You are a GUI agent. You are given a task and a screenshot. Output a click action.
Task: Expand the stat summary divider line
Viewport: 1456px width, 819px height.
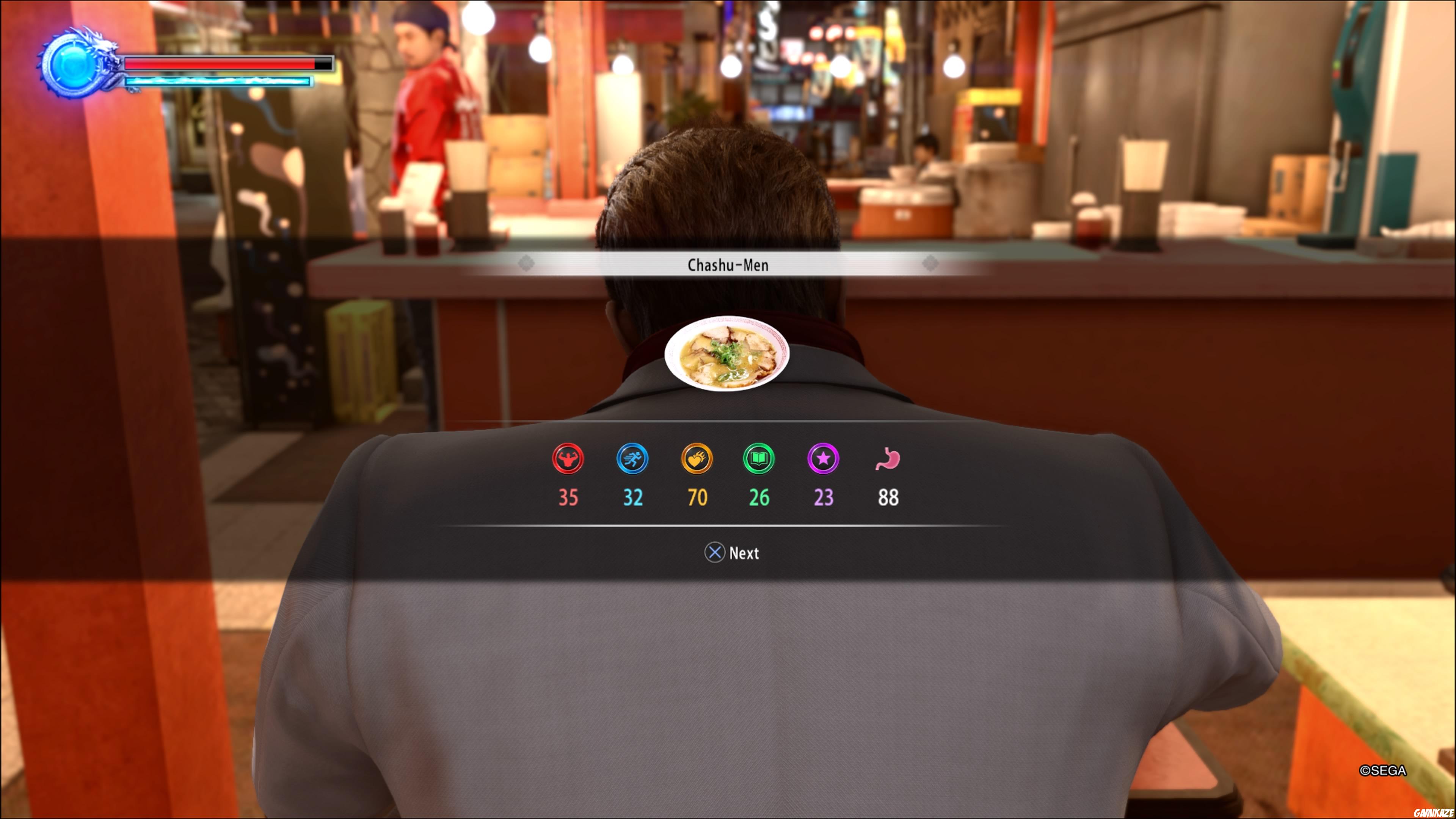pos(728,526)
